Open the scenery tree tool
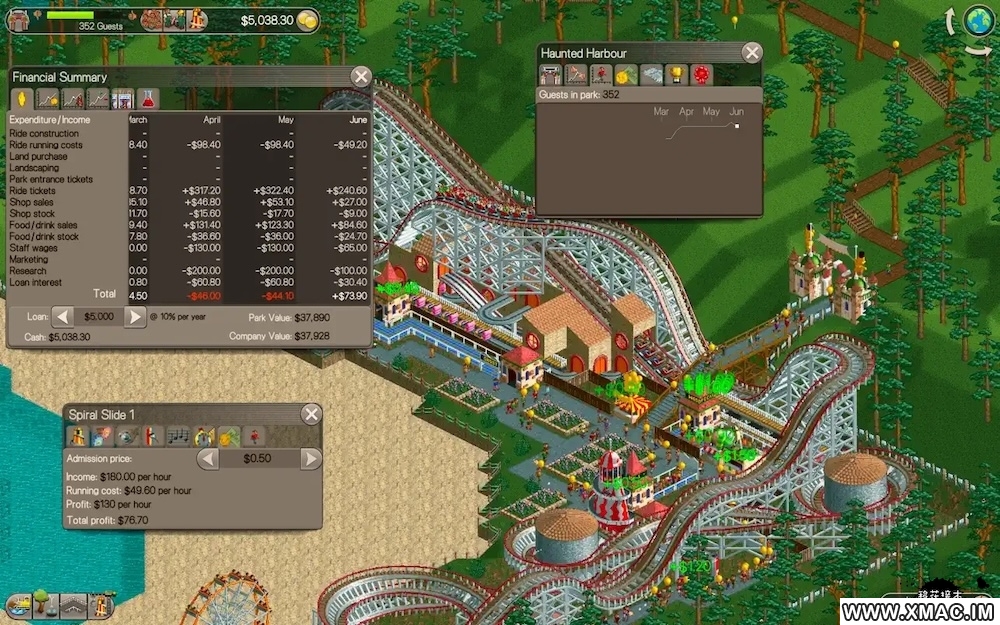The width and height of the screenshot is (1000, 625). click(x=44, y=604)
